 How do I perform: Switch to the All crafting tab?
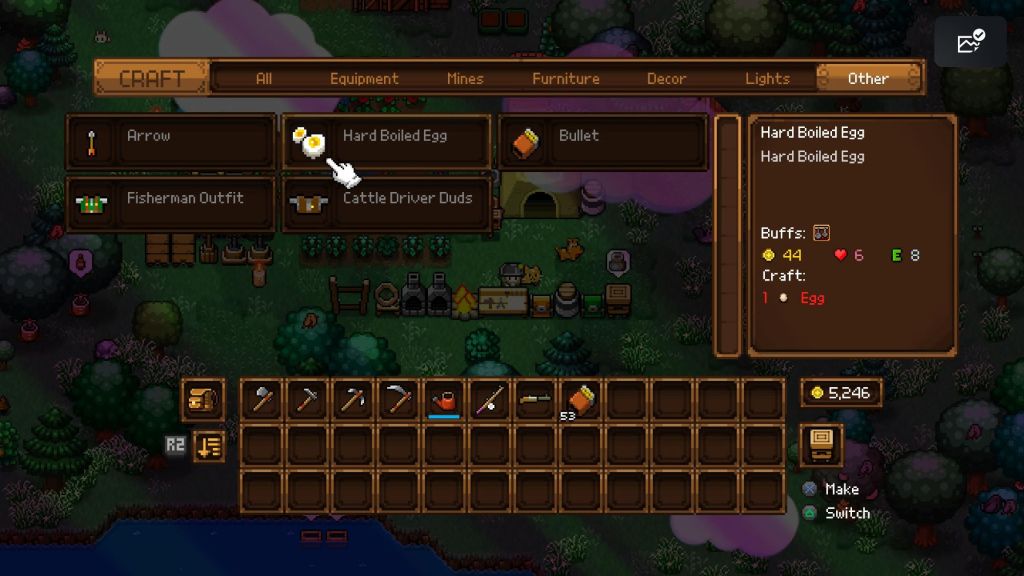263,78
